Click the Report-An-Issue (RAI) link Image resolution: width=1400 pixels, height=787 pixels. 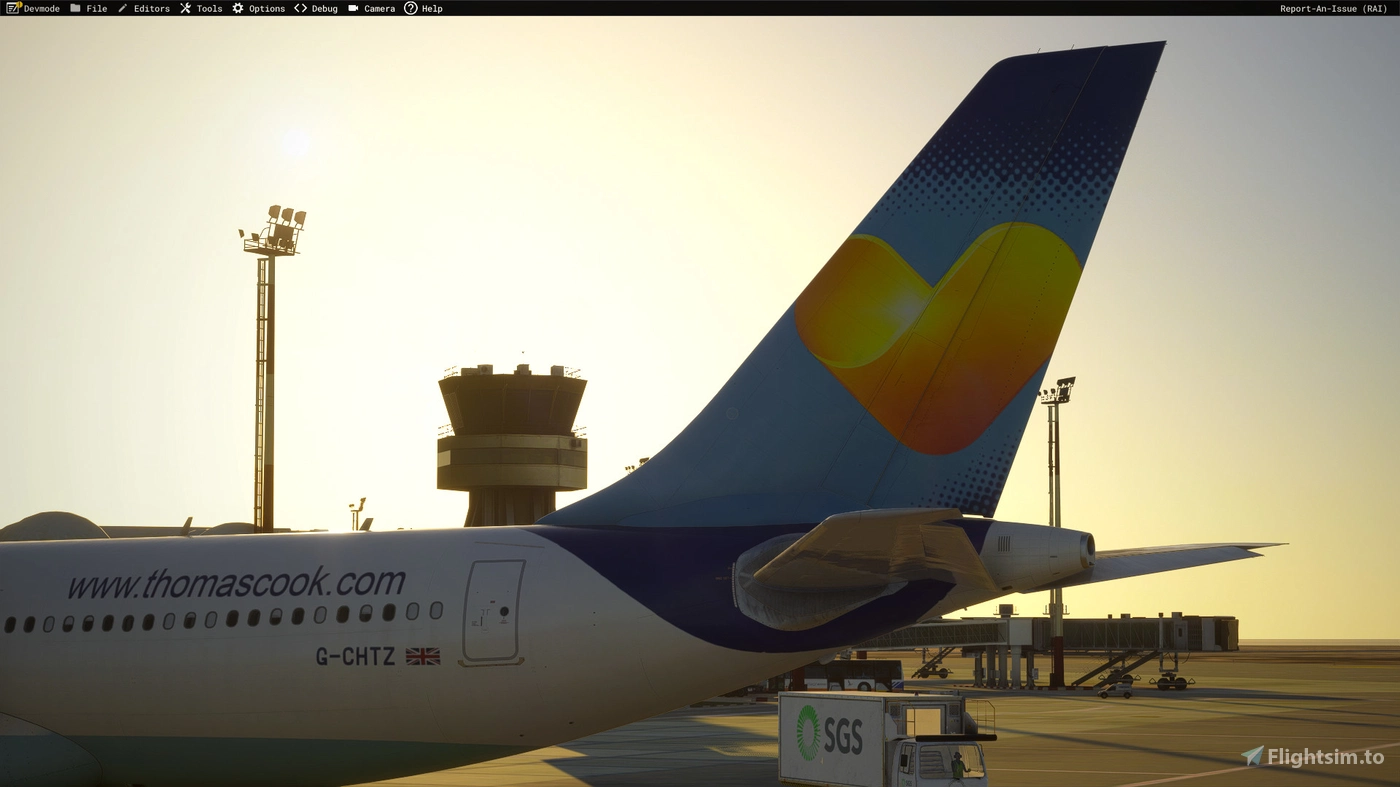pyautogui.click(x=1332, y=8)
